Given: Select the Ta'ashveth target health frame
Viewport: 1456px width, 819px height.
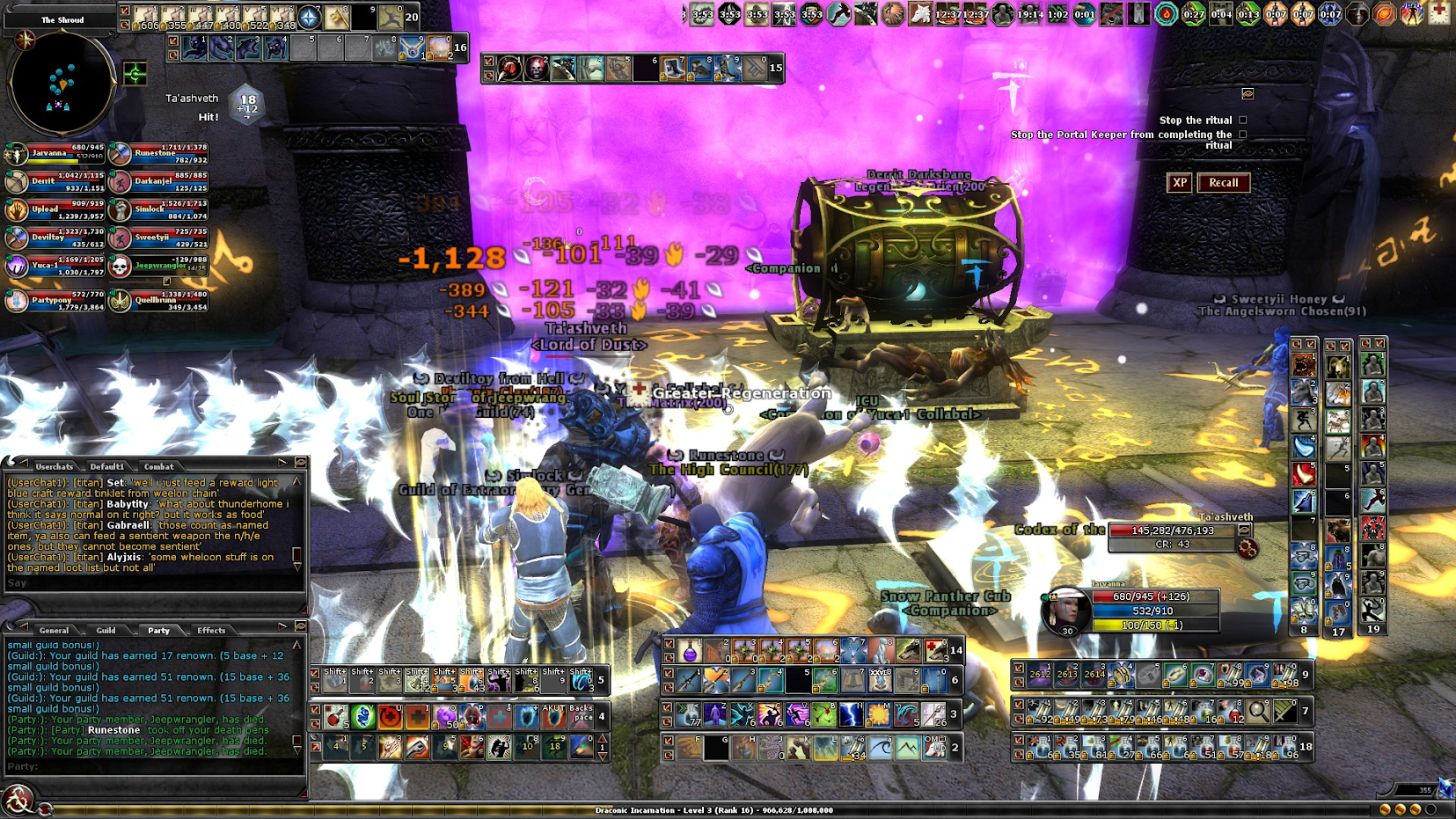Looking at the screenshot, I should click(1173, 530).
